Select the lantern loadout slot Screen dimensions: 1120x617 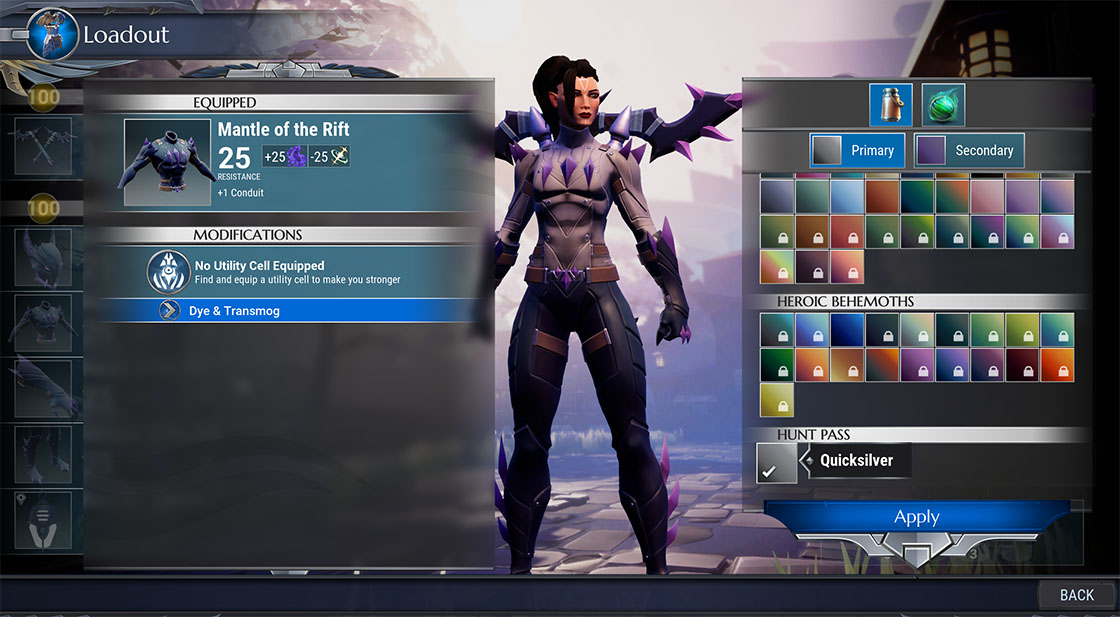43,519
